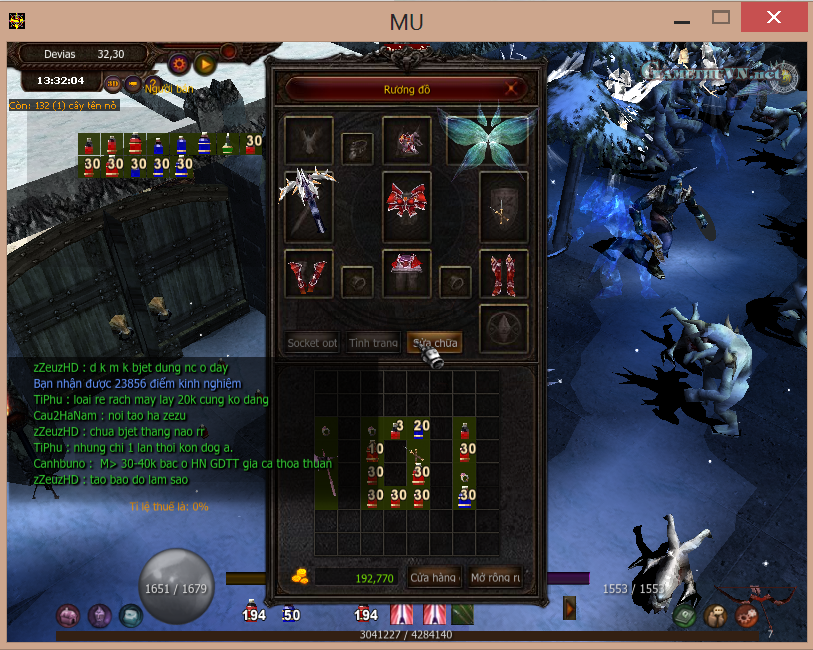Select the equipped red chest armor
This screenshot has width=813, height=650.
(x=407, y=206)
